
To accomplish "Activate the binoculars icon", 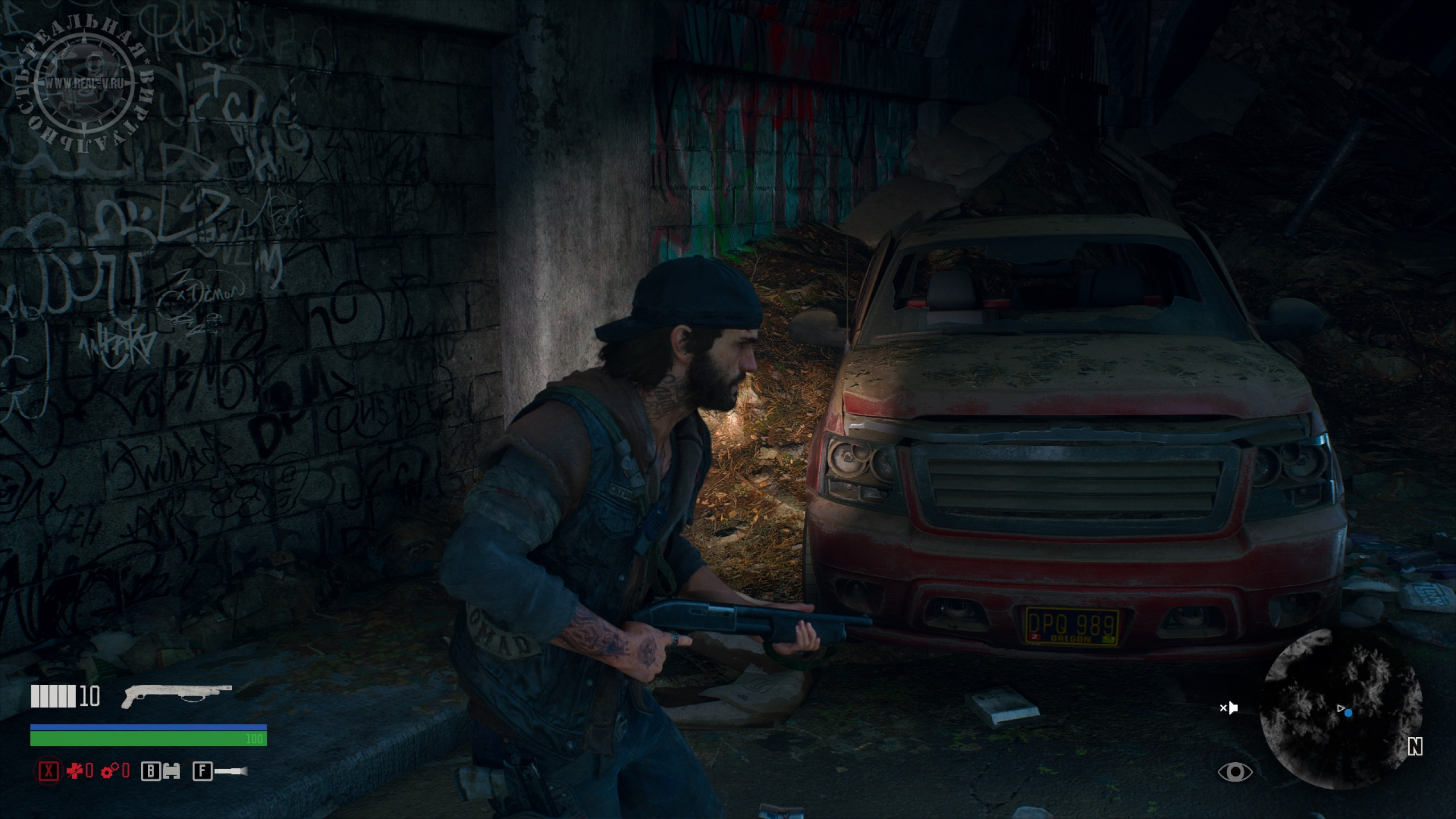I will [171, 771].
